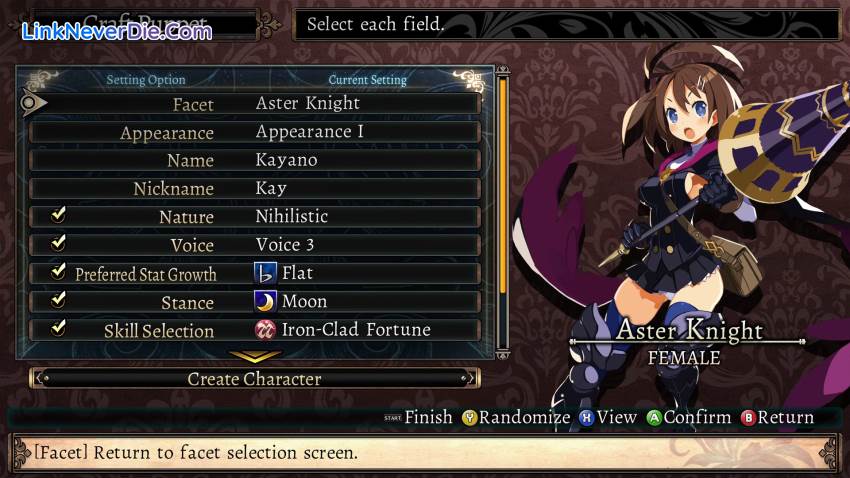Screen dimensions: 850x478
Task: Toggle the checkmark beside Stance
Action: point(59,300)
